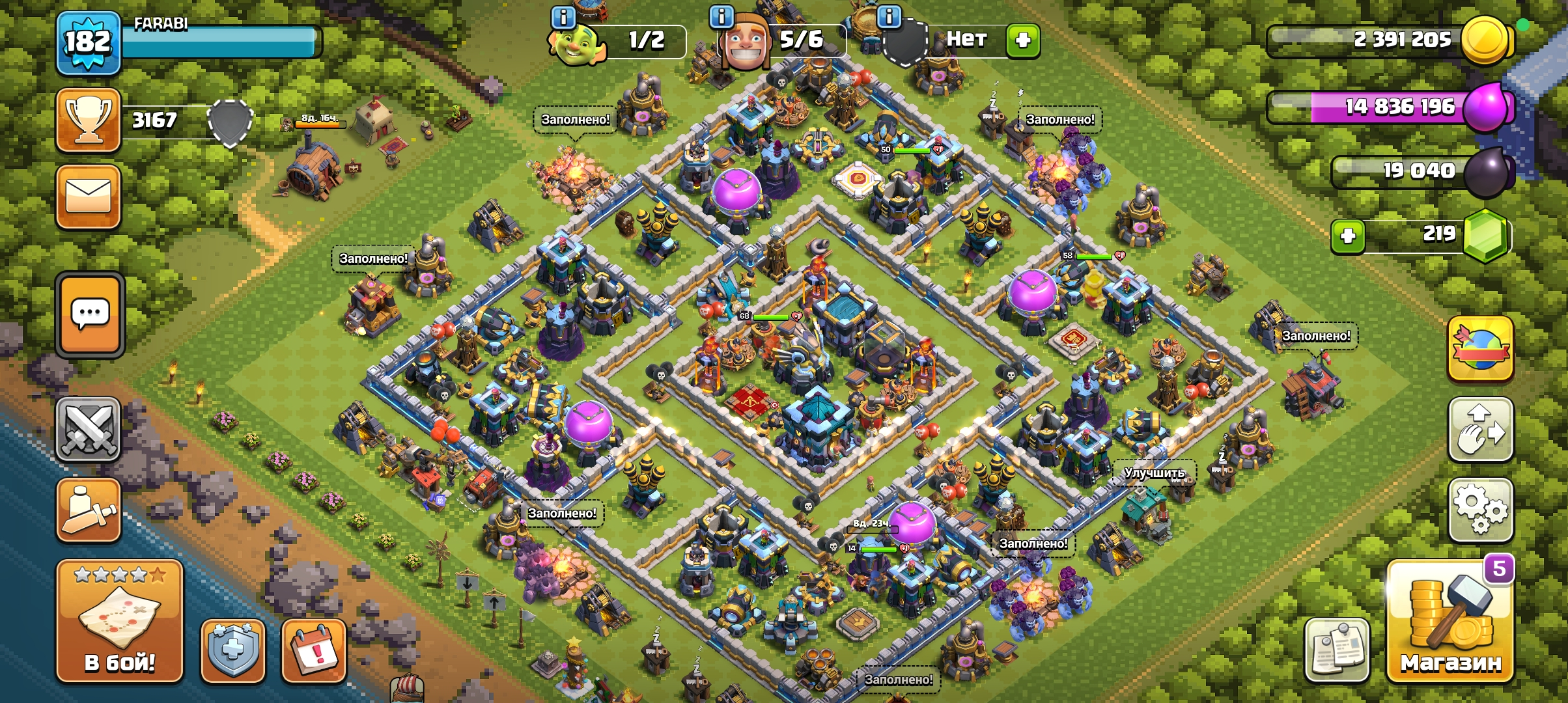Screen dimensions: 1568x703
Task: Show goblin builder info for 1/2
Action: click(563, 17)
